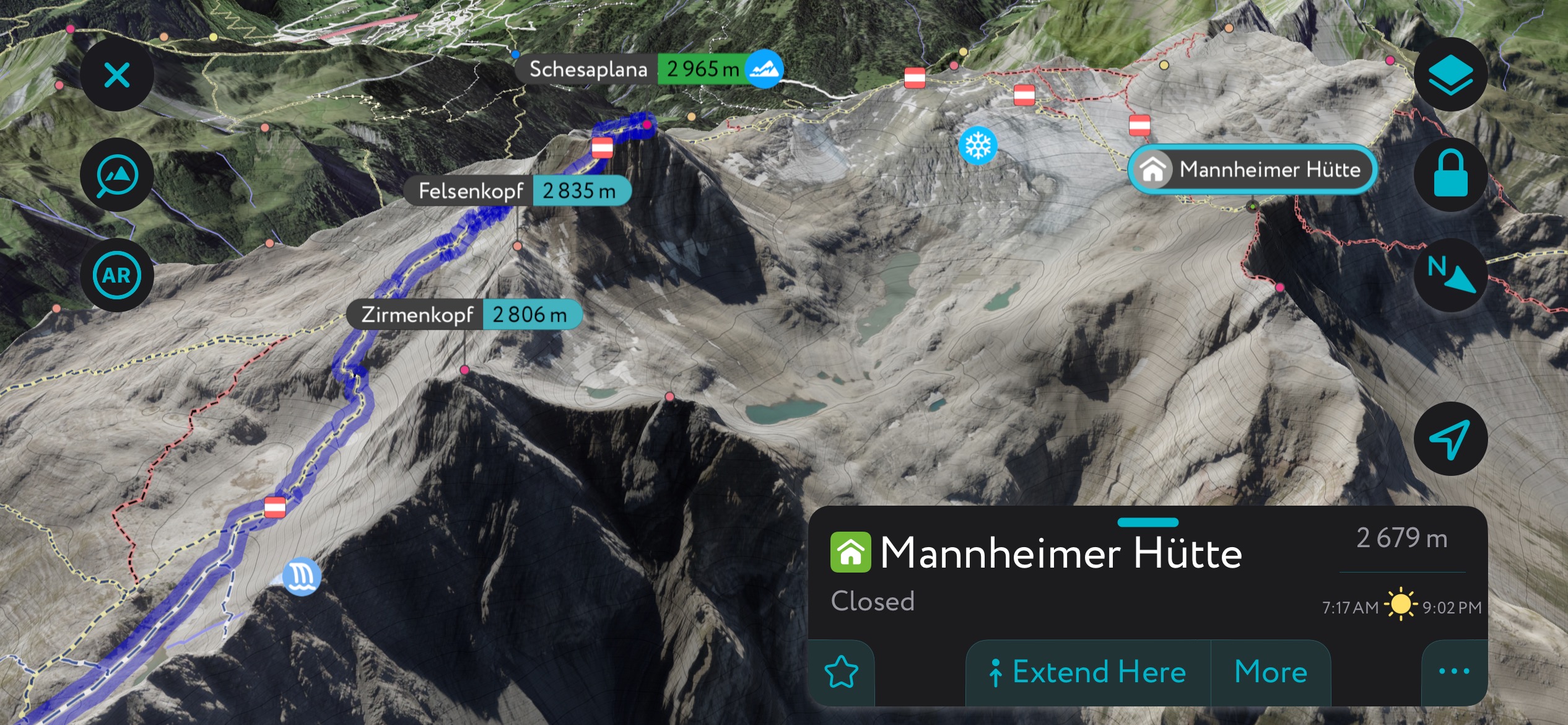
Task: Choose Extend Here for the route
Action: pos(1087,672)
